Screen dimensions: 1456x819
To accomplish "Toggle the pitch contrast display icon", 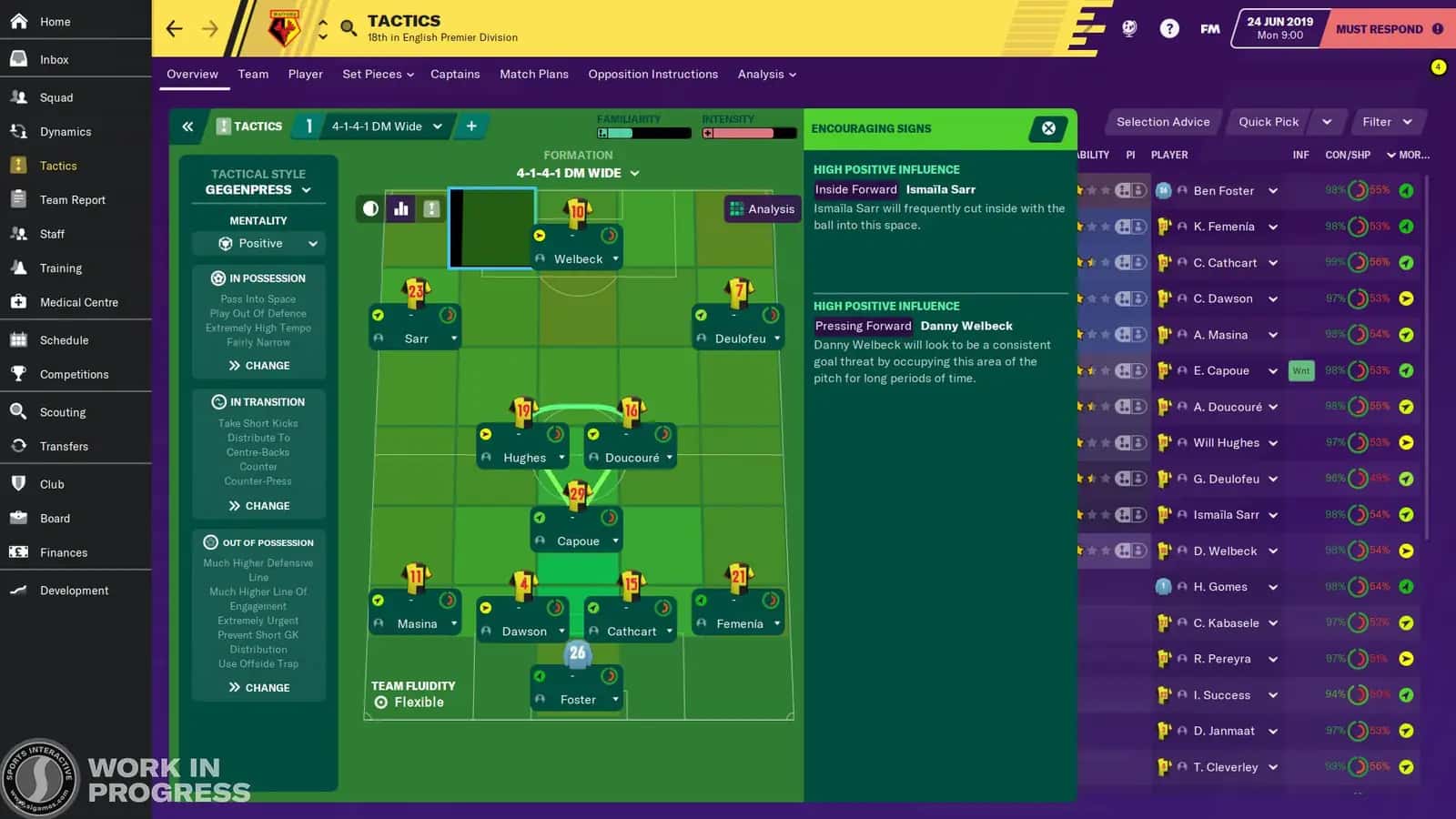I will pyautogui.click(x=369, y=208).
